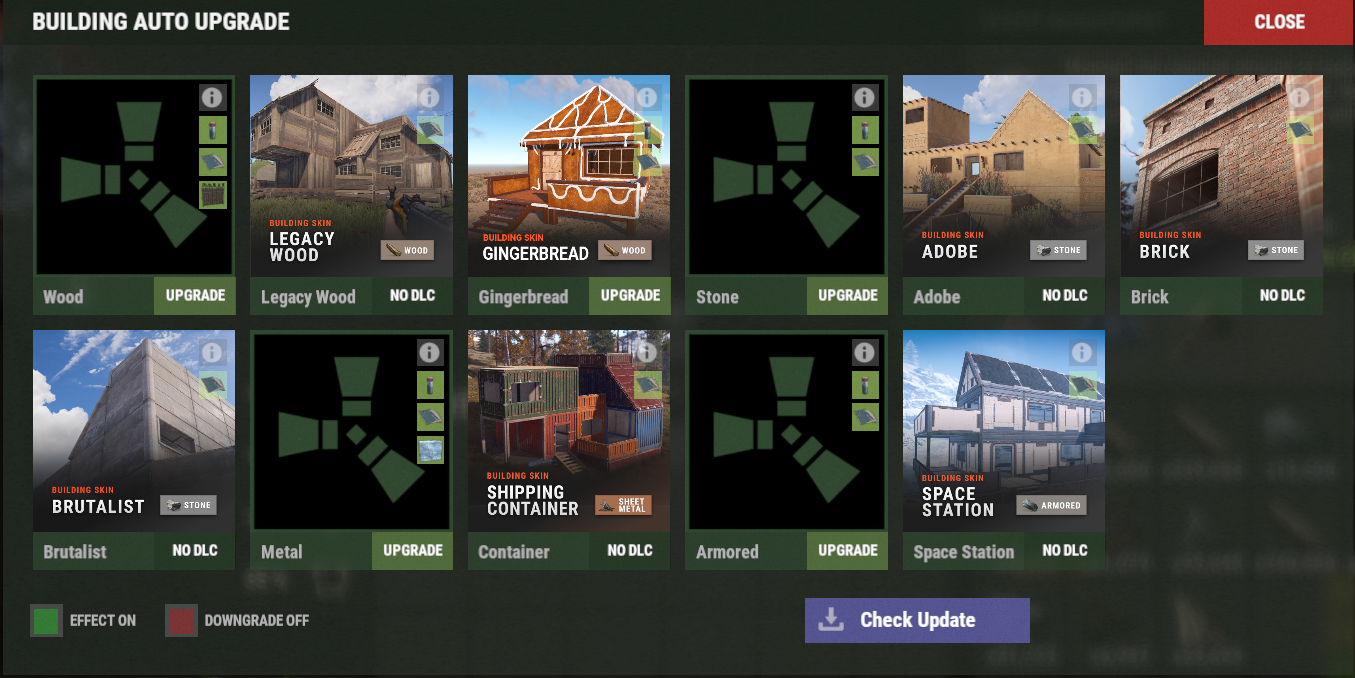Viewport: 1355px width, 678px height.
Task: Upgrade to the Stone building tier
Action: 847,296
